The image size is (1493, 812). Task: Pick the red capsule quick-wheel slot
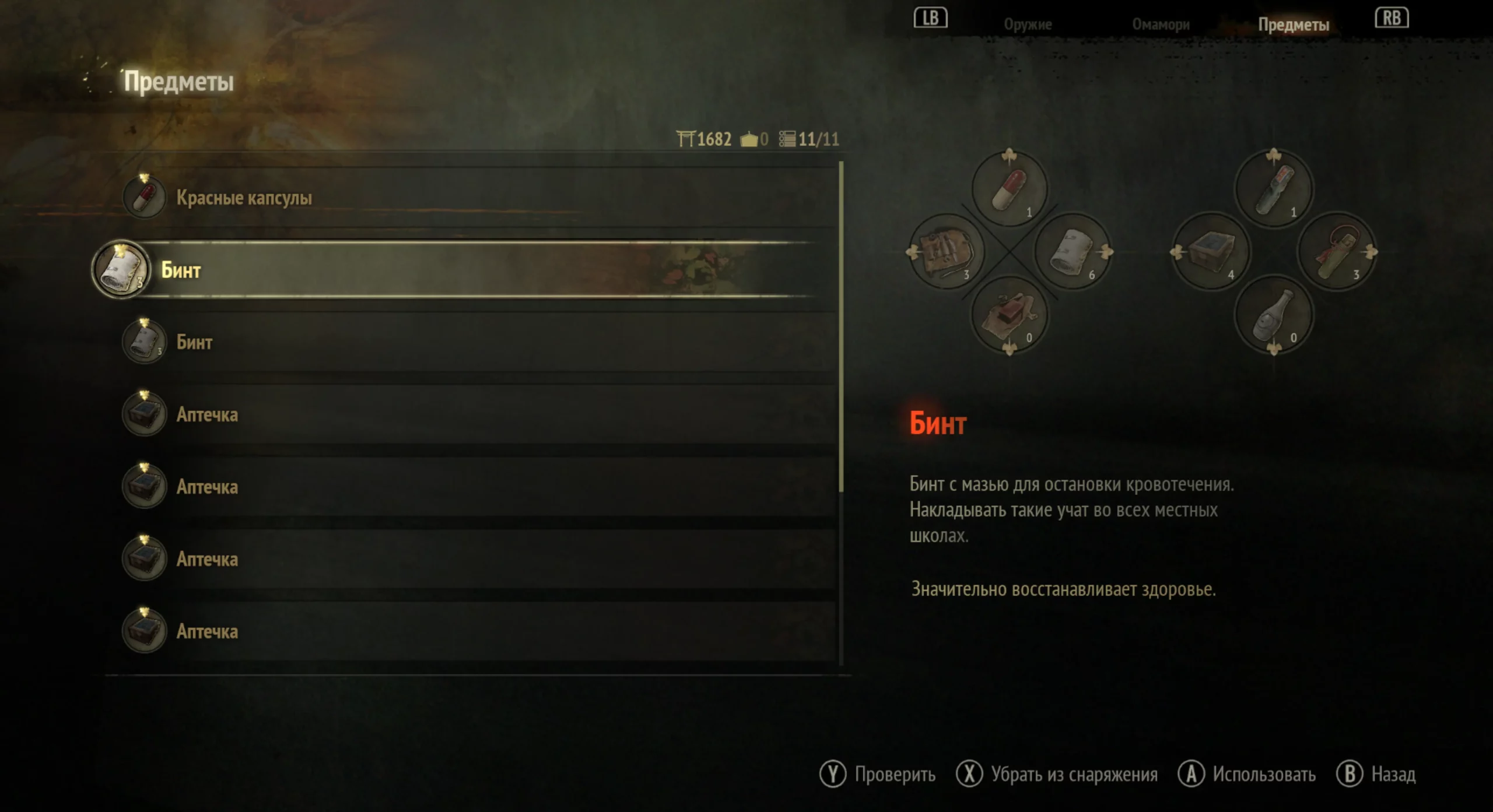pos(1010,189)
